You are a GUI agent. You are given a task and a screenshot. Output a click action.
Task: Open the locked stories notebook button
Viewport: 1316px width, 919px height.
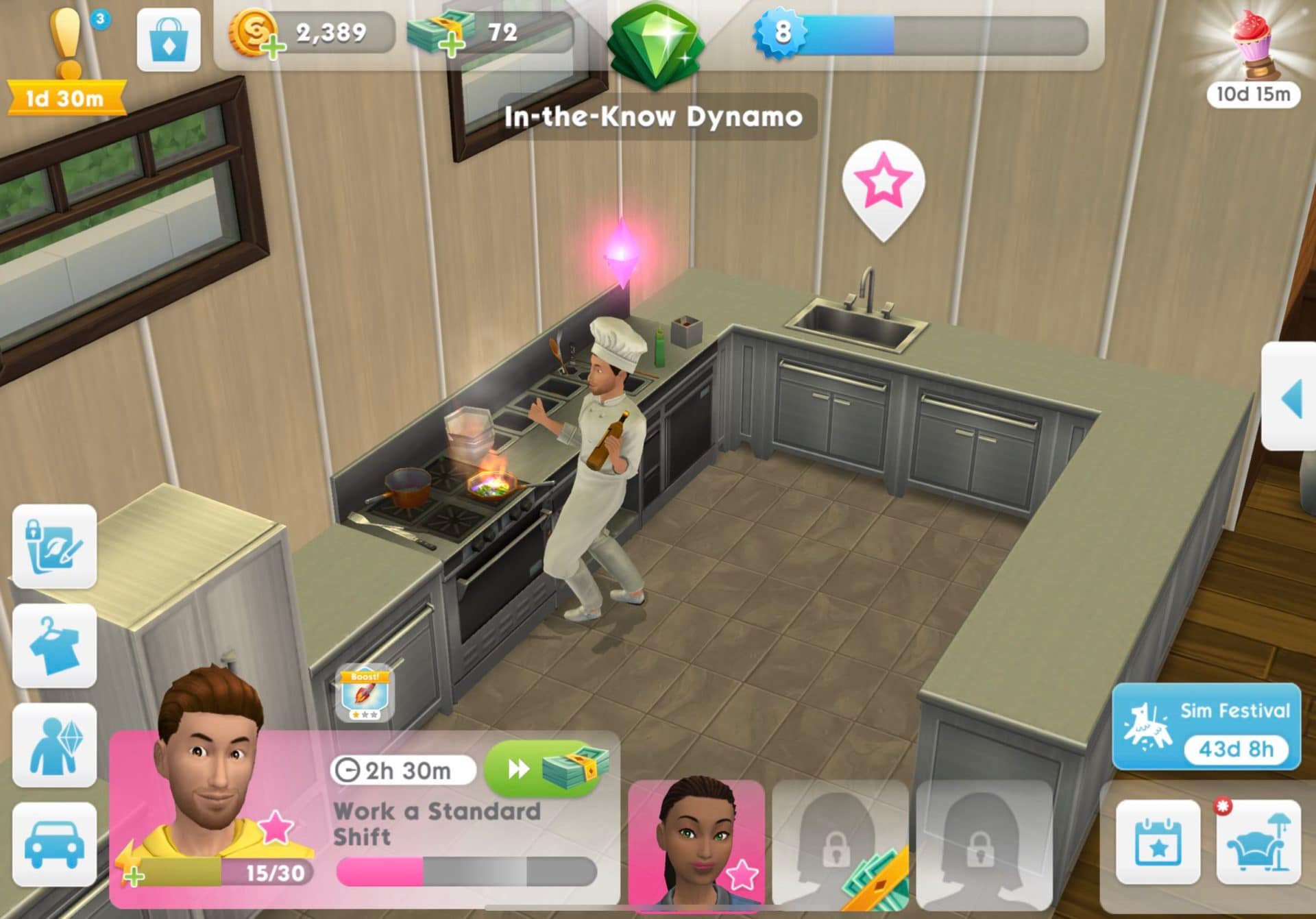click(55, 546)
